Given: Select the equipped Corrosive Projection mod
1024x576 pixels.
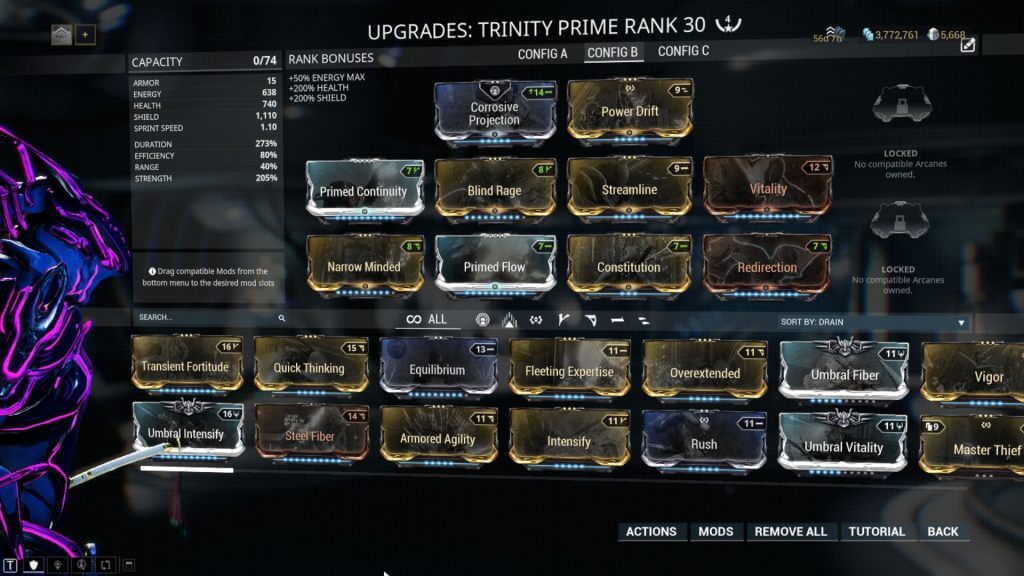Looking at the screenshot, I should [x=495, y=113].
